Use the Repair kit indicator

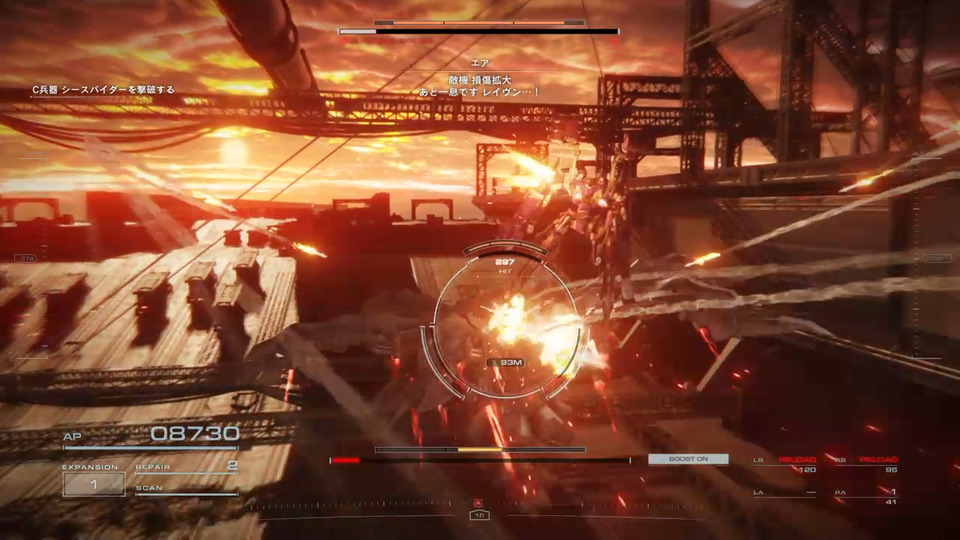(x=187, y=467)
